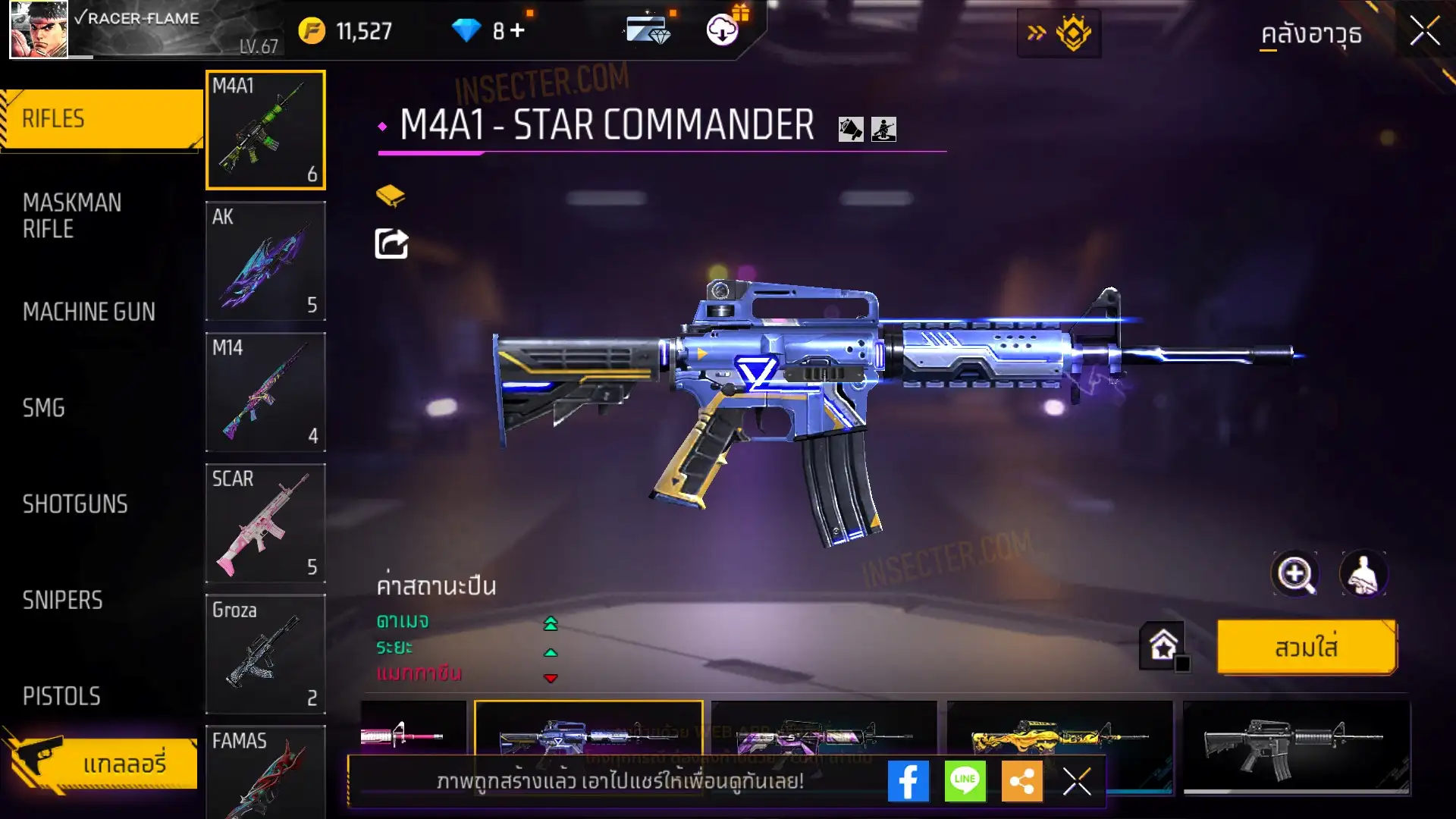Choose the M14 weapon tile
Screen dimensions: 1456x819
(x=265, y=392)
